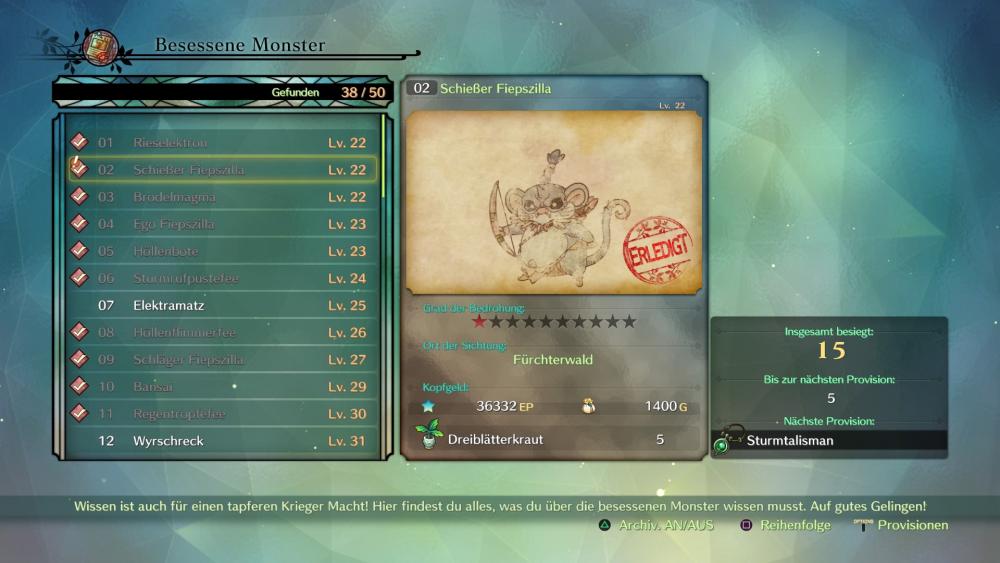This screenshot has width=1000, height=563.
Task: Select monster number 08 at Lv. 26
Action: pyautogui.click(x=222, y=332)
